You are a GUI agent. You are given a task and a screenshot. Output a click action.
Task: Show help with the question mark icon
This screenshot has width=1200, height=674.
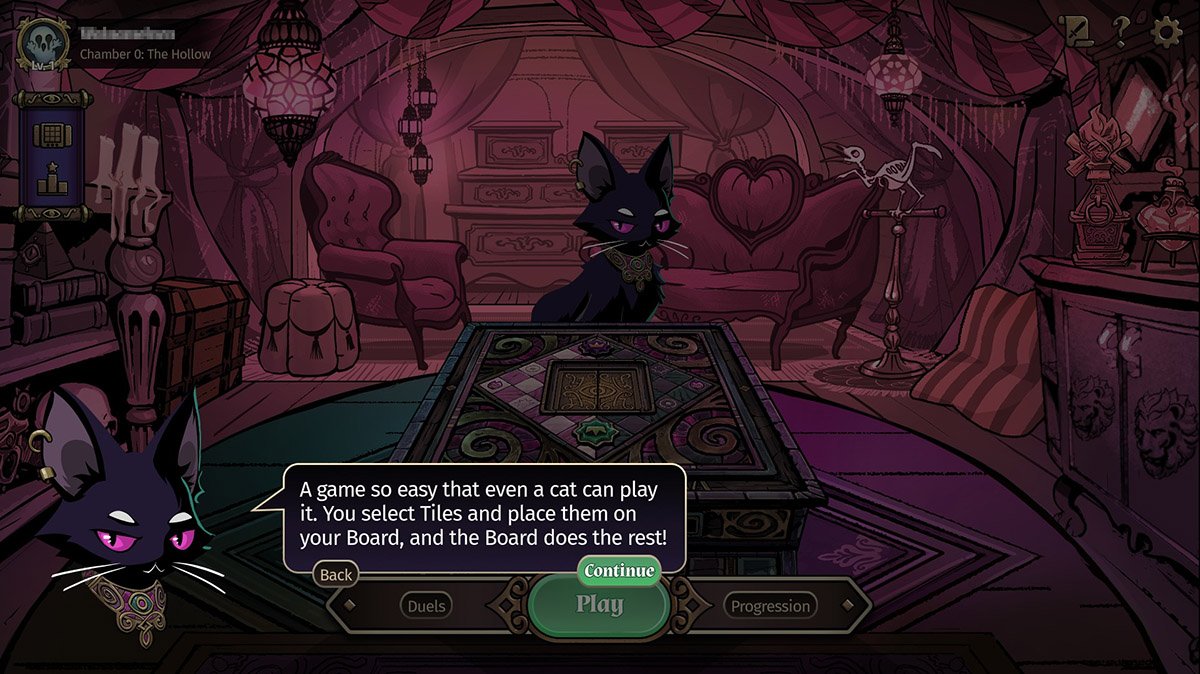point(1122,33)
